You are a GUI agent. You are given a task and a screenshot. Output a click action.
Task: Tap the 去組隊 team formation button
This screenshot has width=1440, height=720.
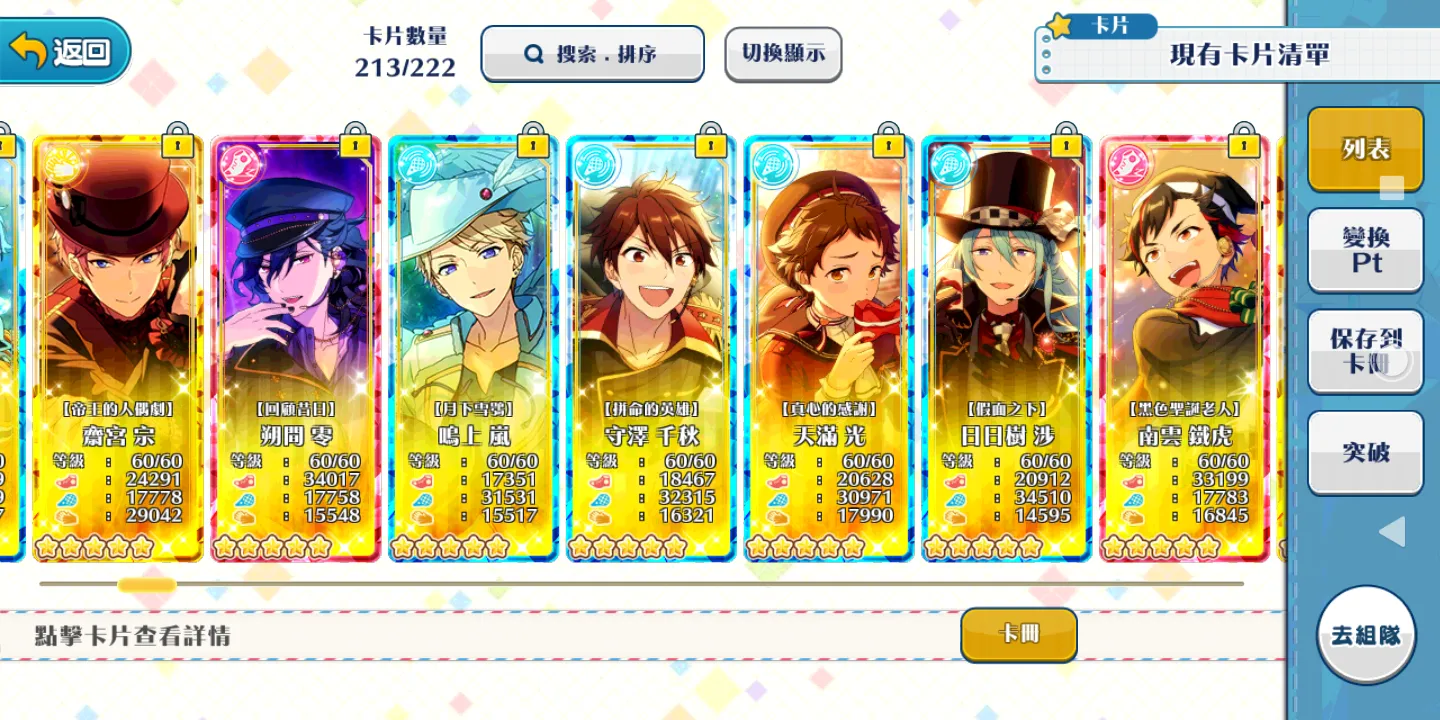(x=1366, y=635)
